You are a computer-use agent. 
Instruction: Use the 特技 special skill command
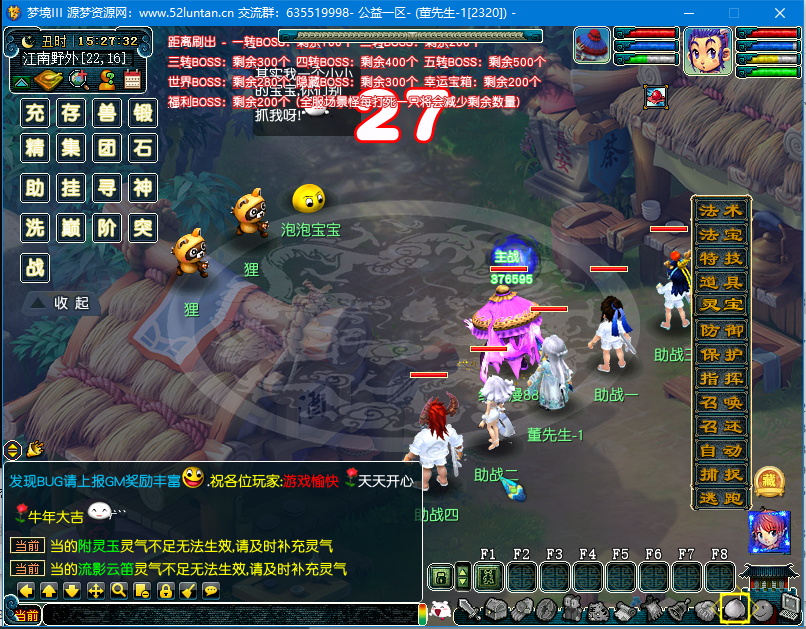721,259
